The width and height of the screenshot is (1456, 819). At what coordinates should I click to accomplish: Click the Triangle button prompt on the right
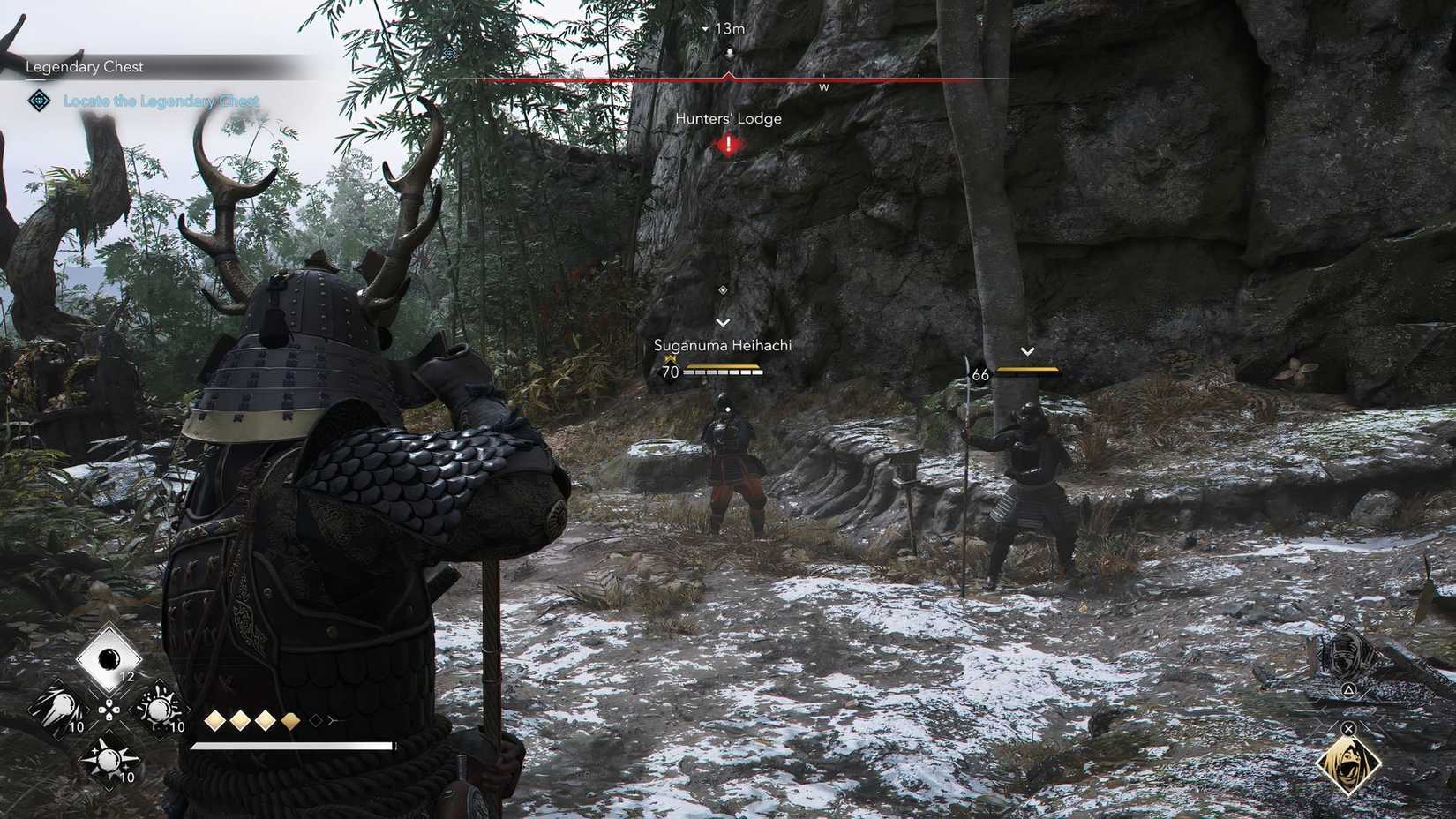point(1349,689)
